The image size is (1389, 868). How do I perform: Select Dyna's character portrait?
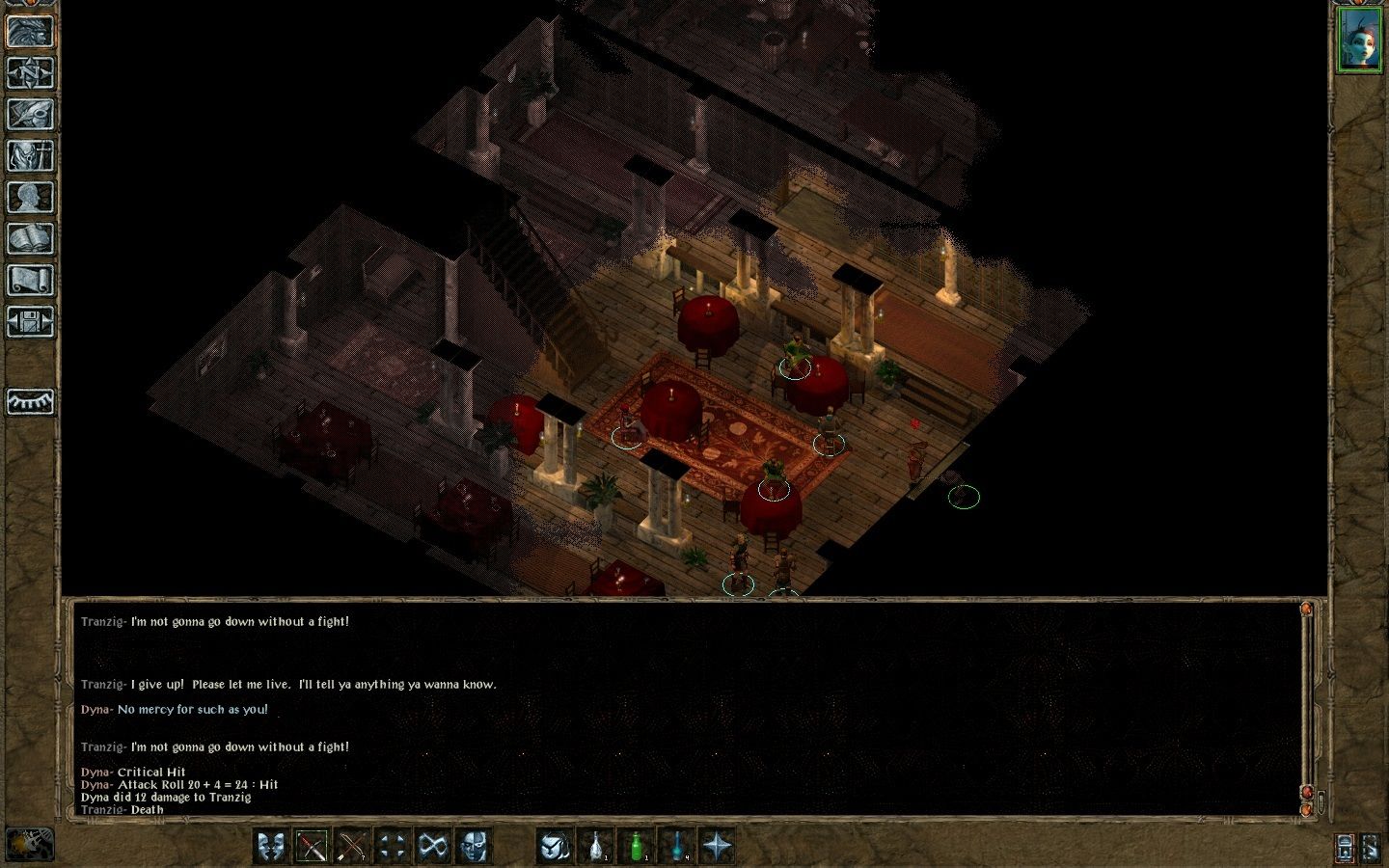point(1359,40)
